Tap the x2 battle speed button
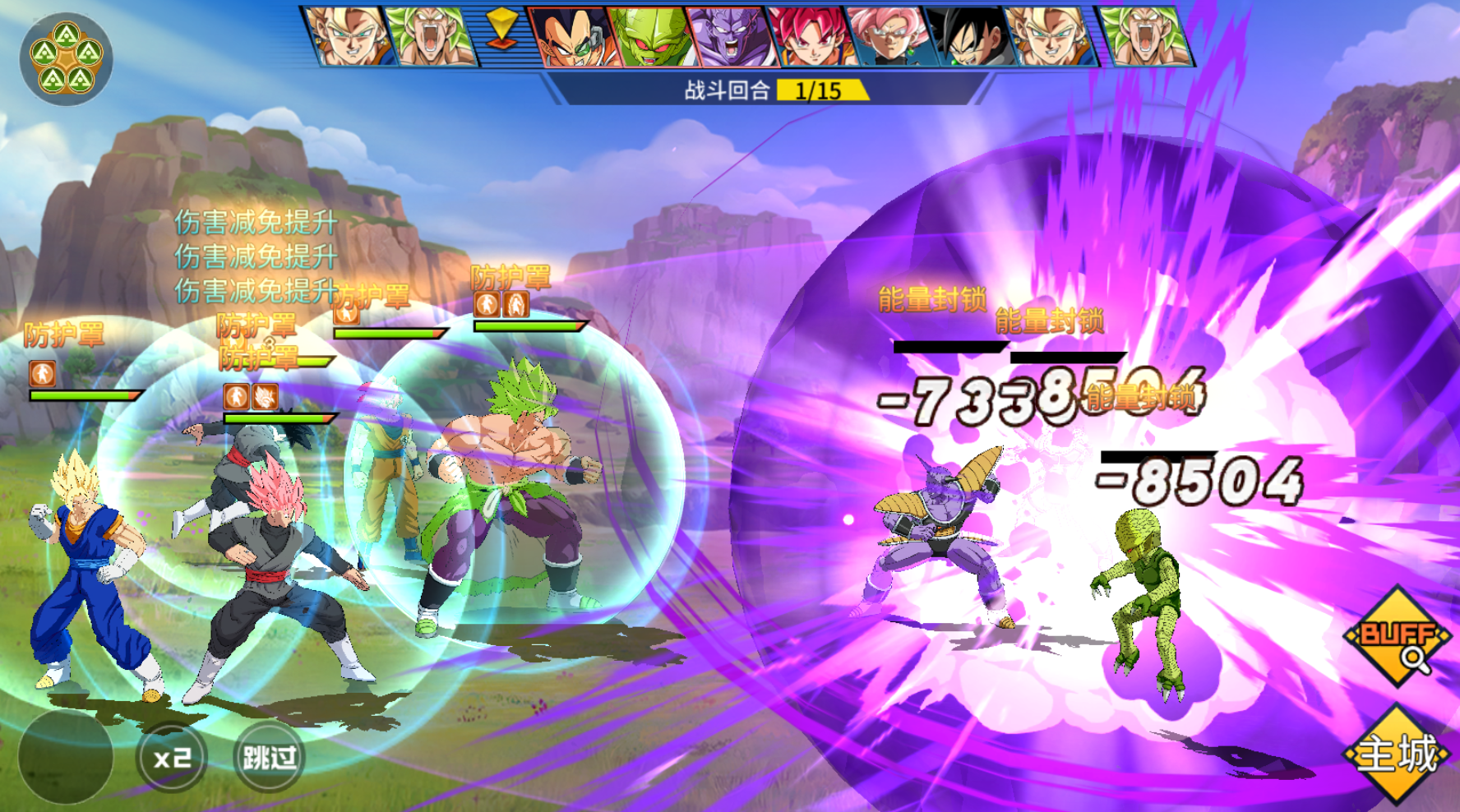Image resolution: width=1460 pixels, height=812 pixels. click(x=172, y=757)
